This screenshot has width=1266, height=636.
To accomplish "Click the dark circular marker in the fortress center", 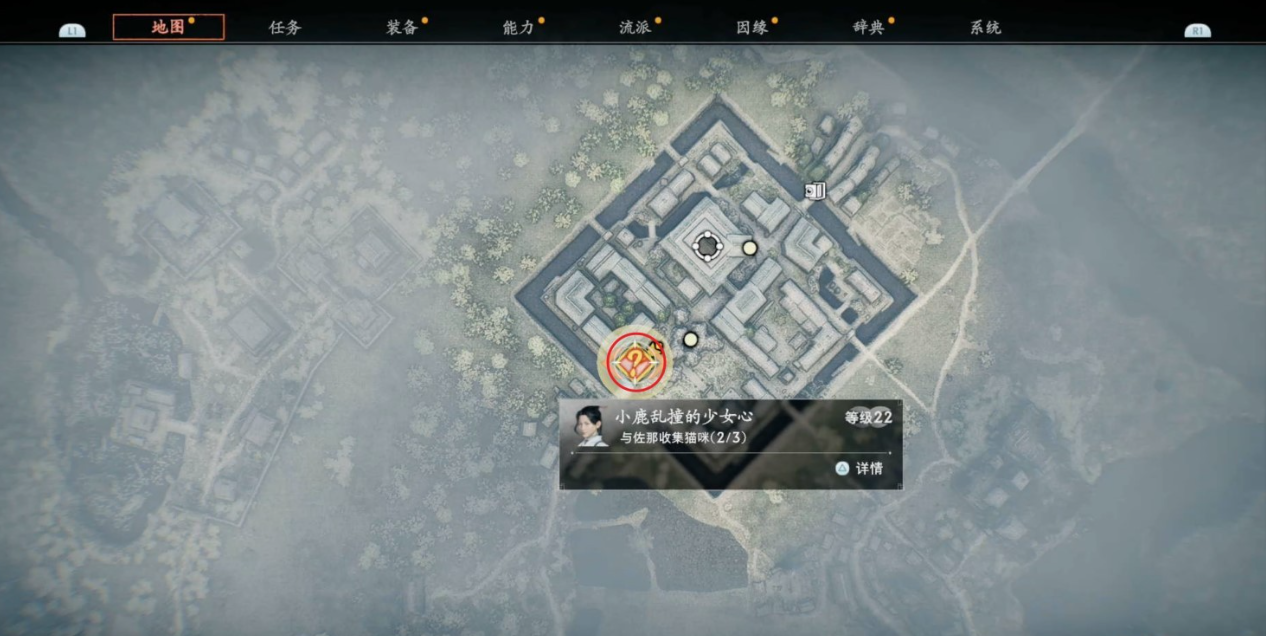I will pos(708,245).
